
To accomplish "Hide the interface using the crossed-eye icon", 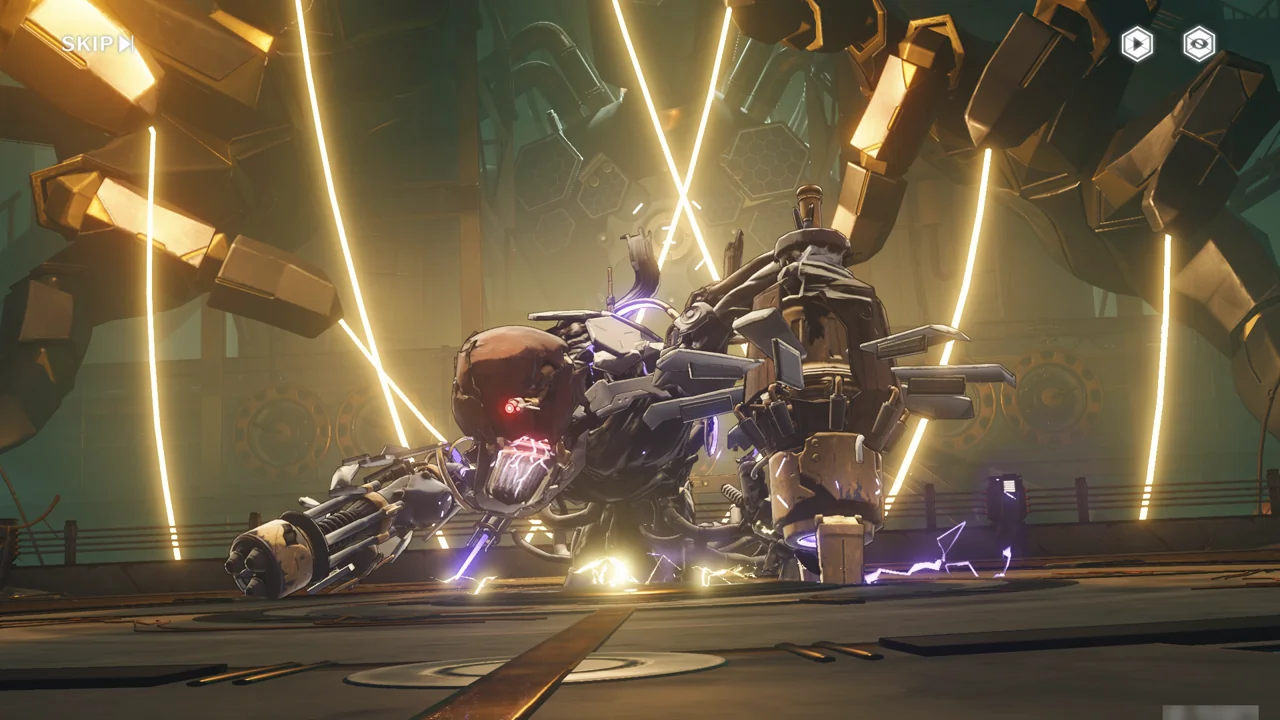I will point(1199,44).
